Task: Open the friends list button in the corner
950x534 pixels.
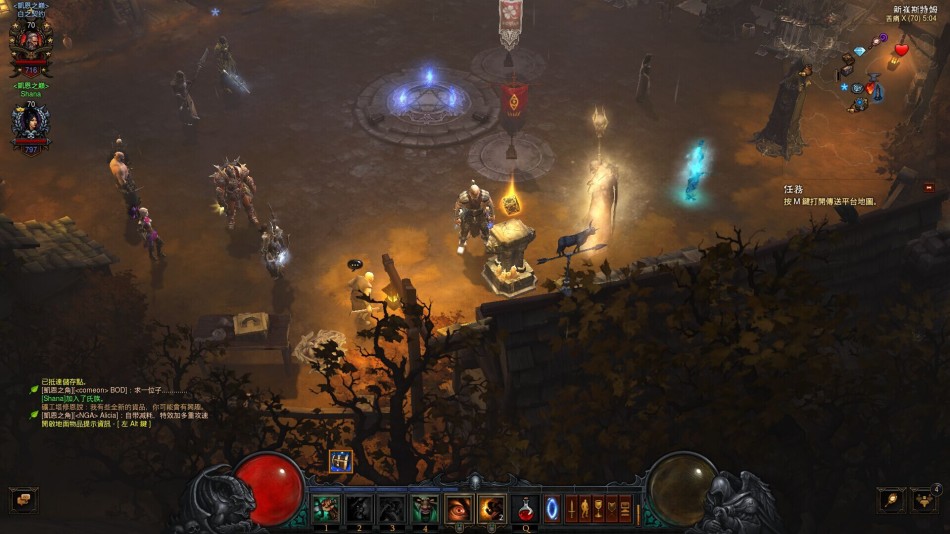Action: click(x=924, y=499)
